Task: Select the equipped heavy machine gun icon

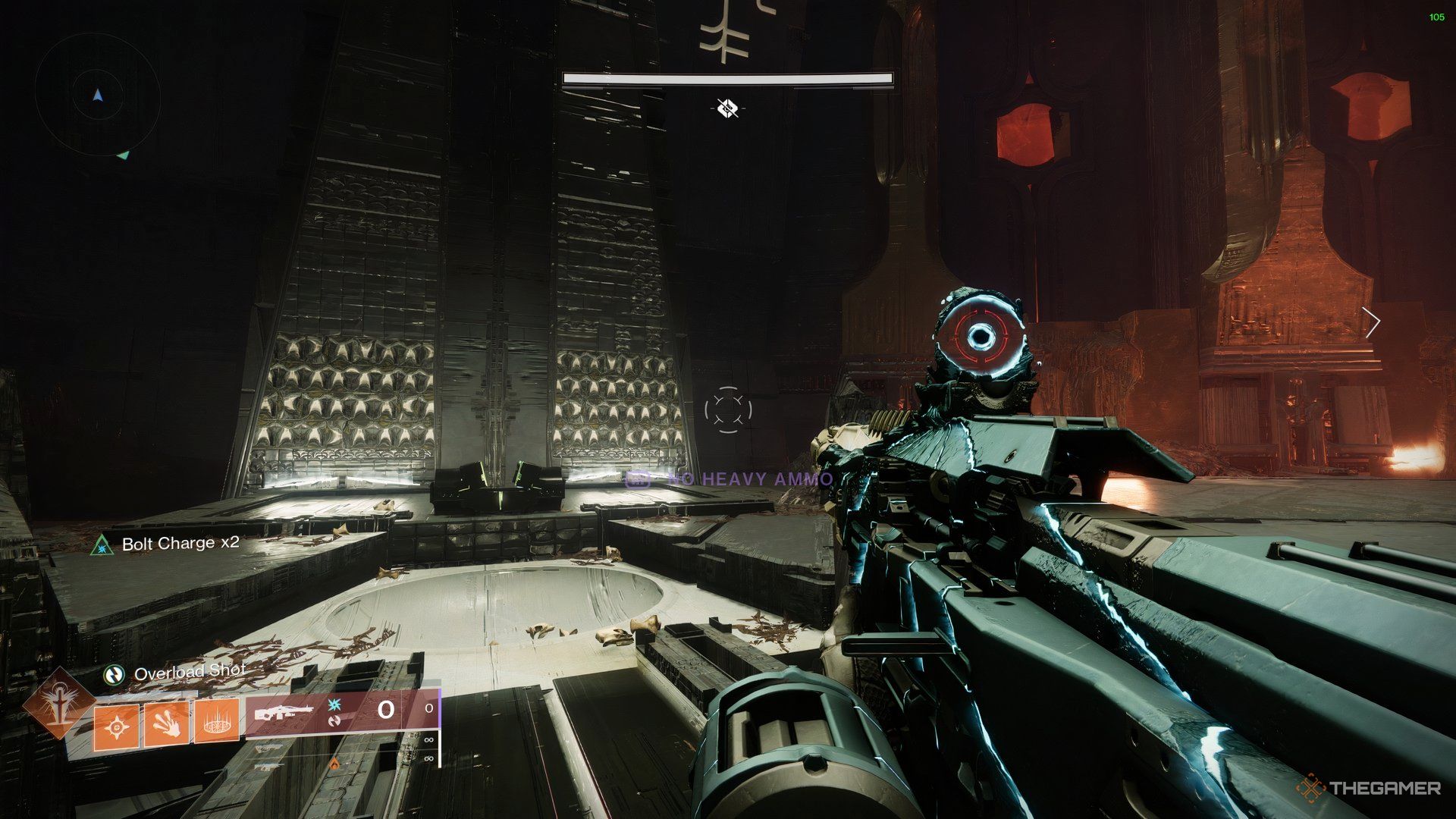Action: tap(284, 712)
